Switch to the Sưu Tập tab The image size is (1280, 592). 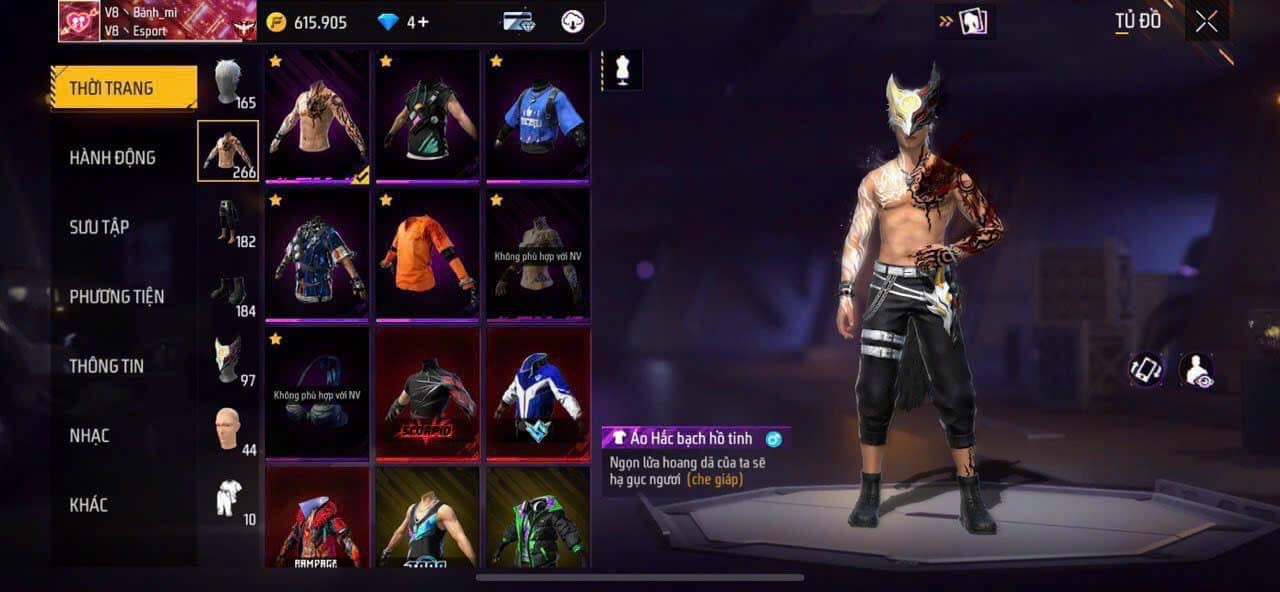[x=99, y=227]
